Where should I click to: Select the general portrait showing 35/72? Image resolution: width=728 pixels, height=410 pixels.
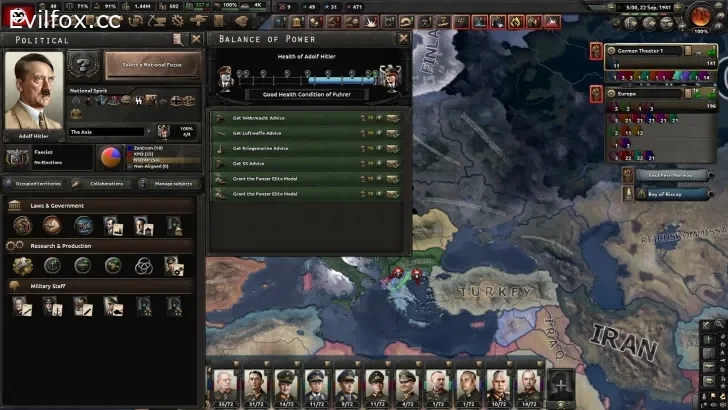221,382
